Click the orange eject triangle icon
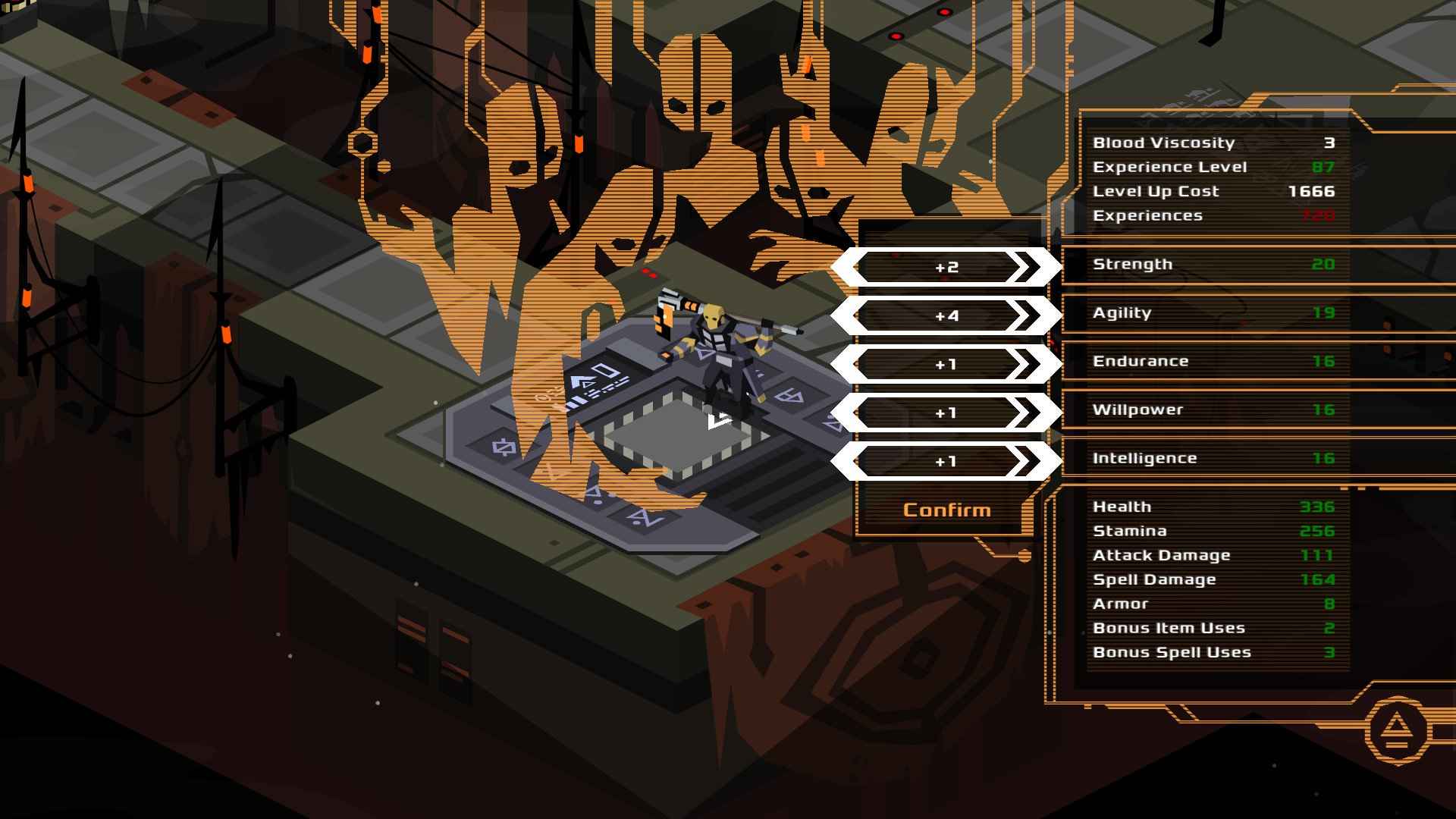1456x819 pixels. tap(1397, 731)
